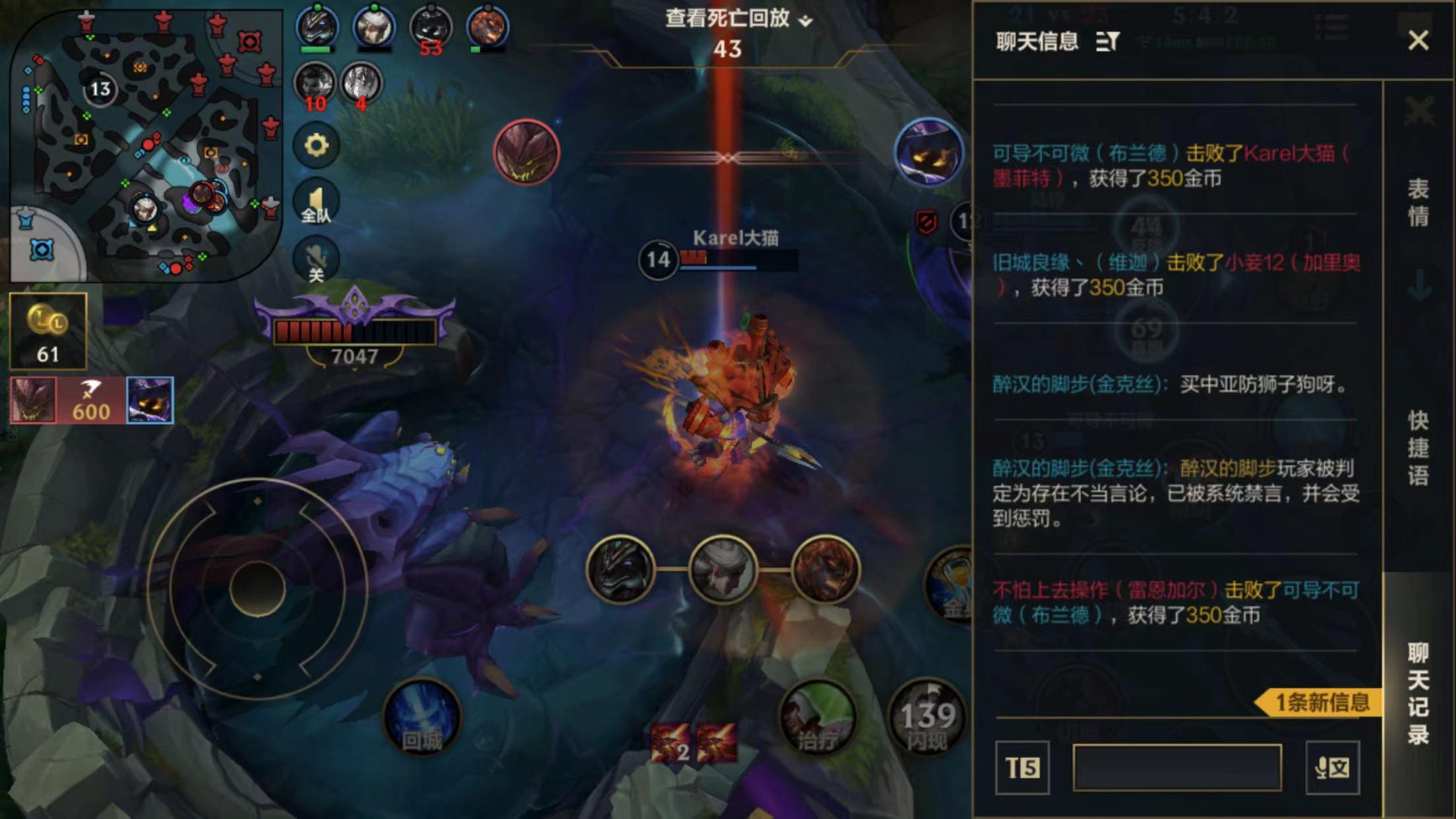The width and height of the screenshot is (1456, 819).
Task: Switch to the 表情 emotes tab
Action: (1418, 202)
